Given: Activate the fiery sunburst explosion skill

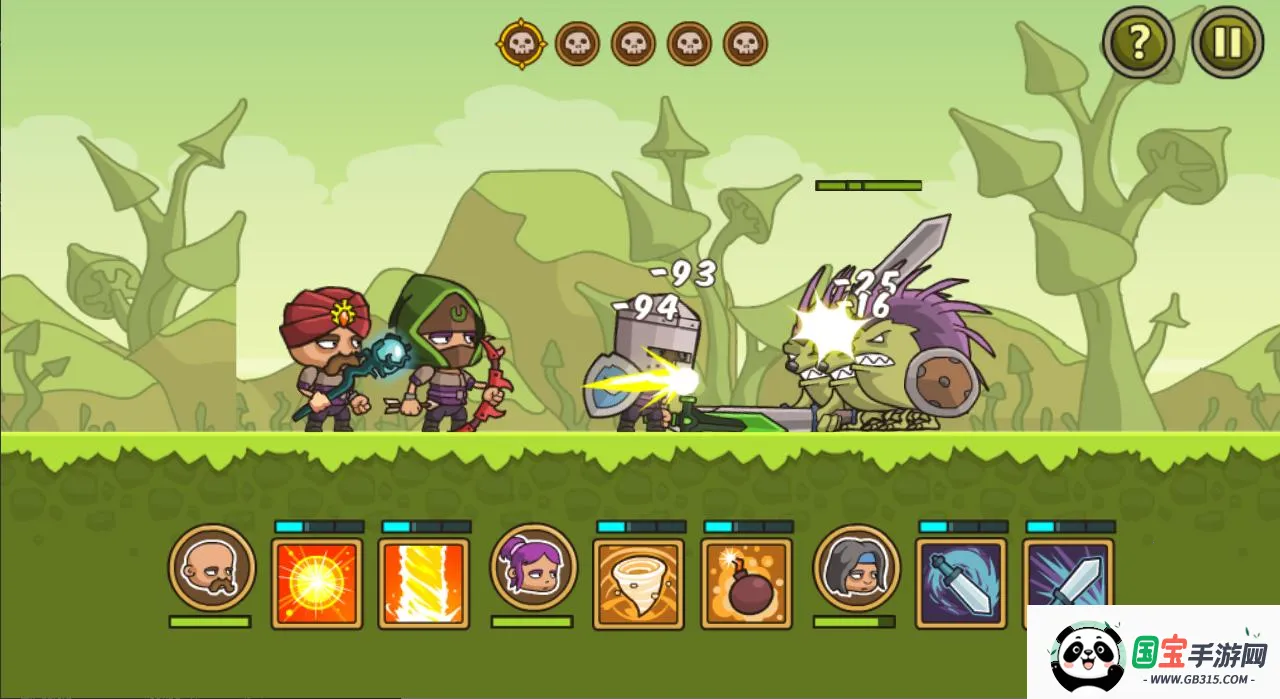Looking at the screenshot, I should coord(317,584).
